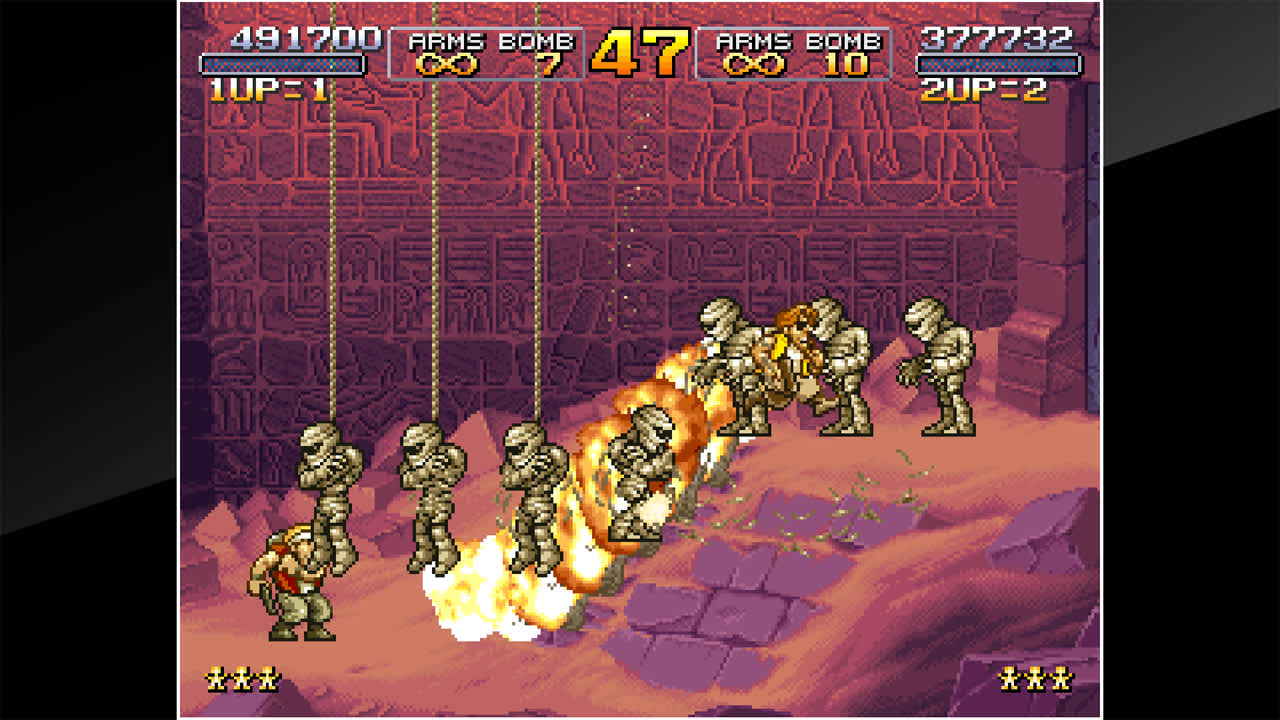Click the rightmost credit star bottom right

click(1063, 679)
